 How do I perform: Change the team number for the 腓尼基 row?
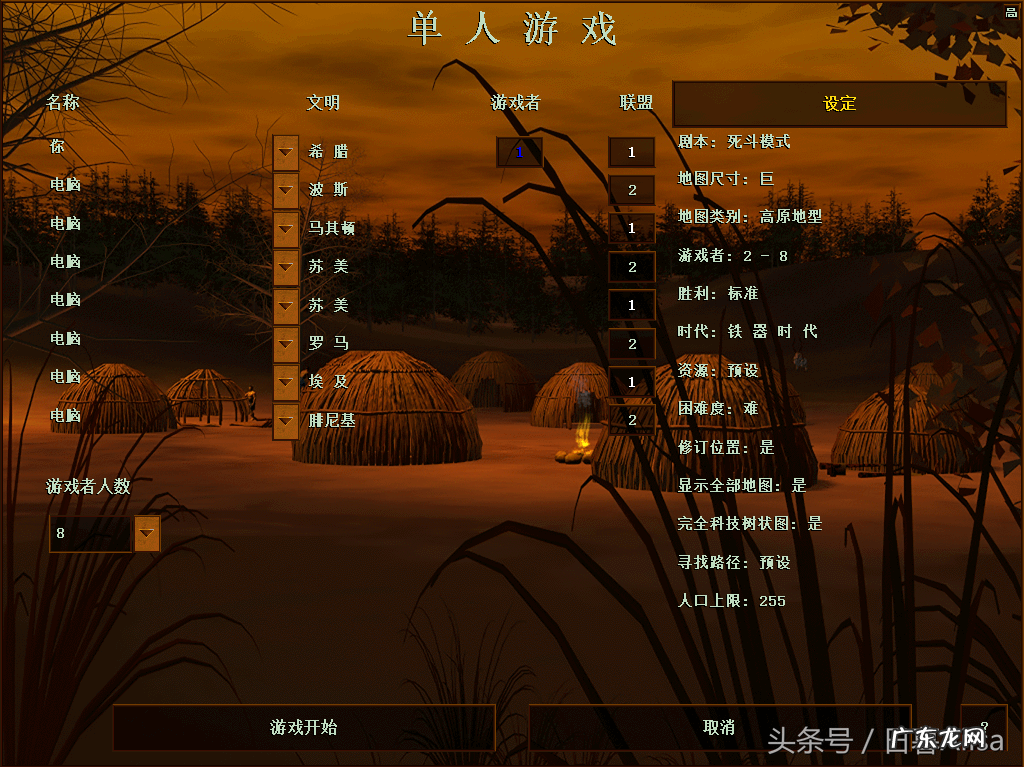click(631, 421)
